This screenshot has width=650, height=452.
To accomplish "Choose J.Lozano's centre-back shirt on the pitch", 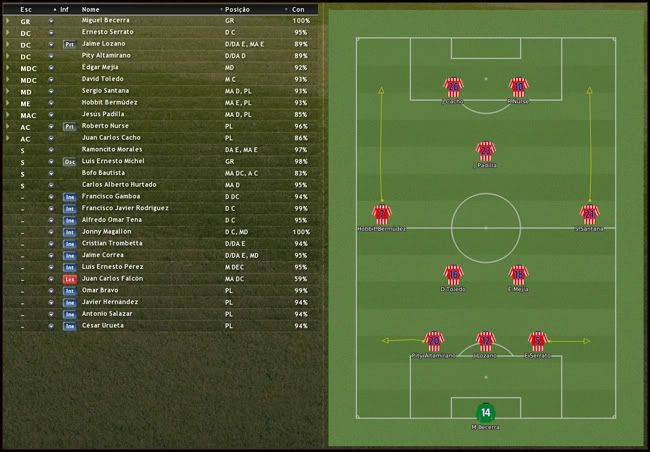I will click(485, 341).
